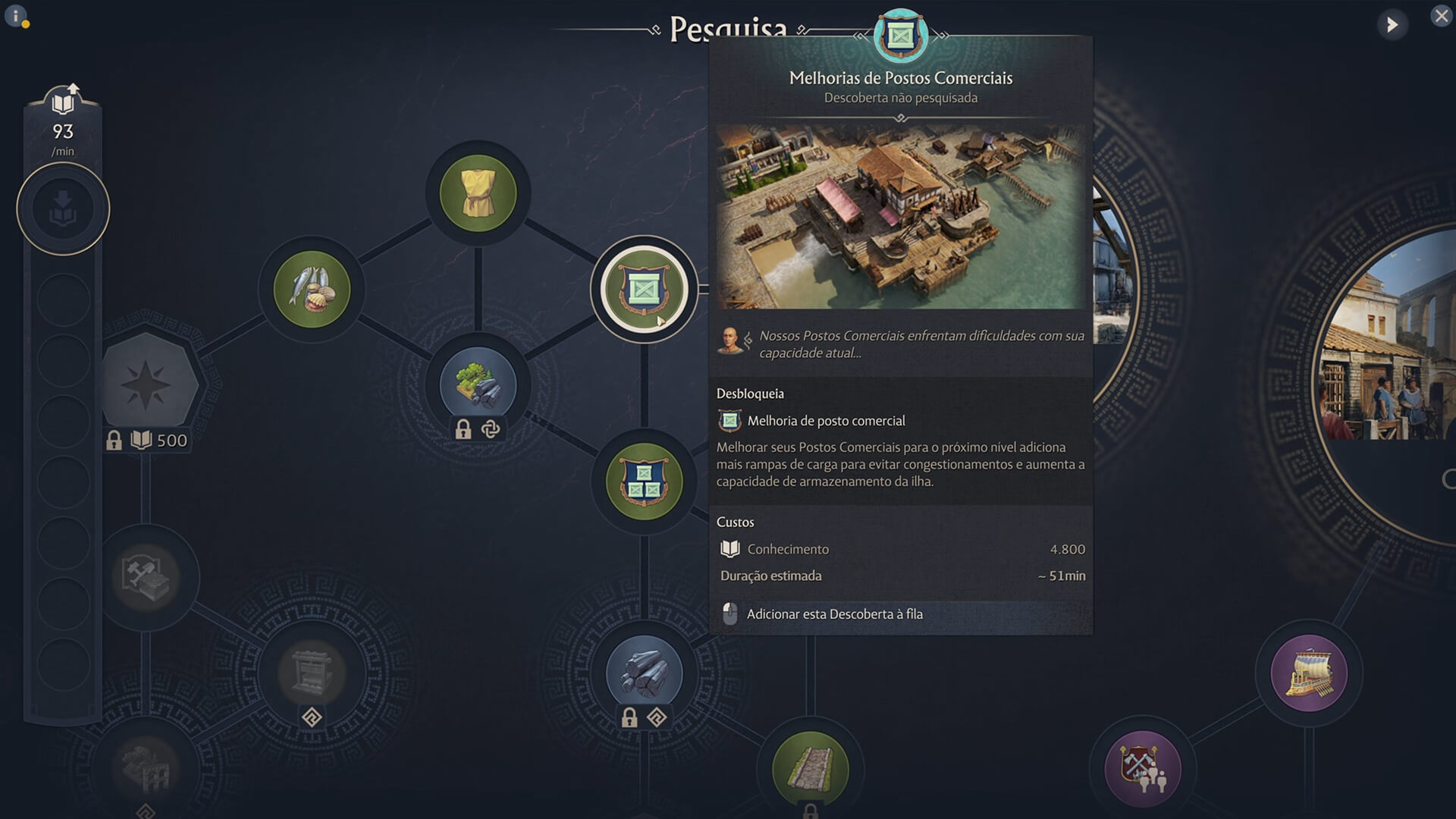Click the knowledge book icon above the 93/min counter
The height and width of the screenshot is (819, 1456).
pyautogui.click(x=63, y=99)
